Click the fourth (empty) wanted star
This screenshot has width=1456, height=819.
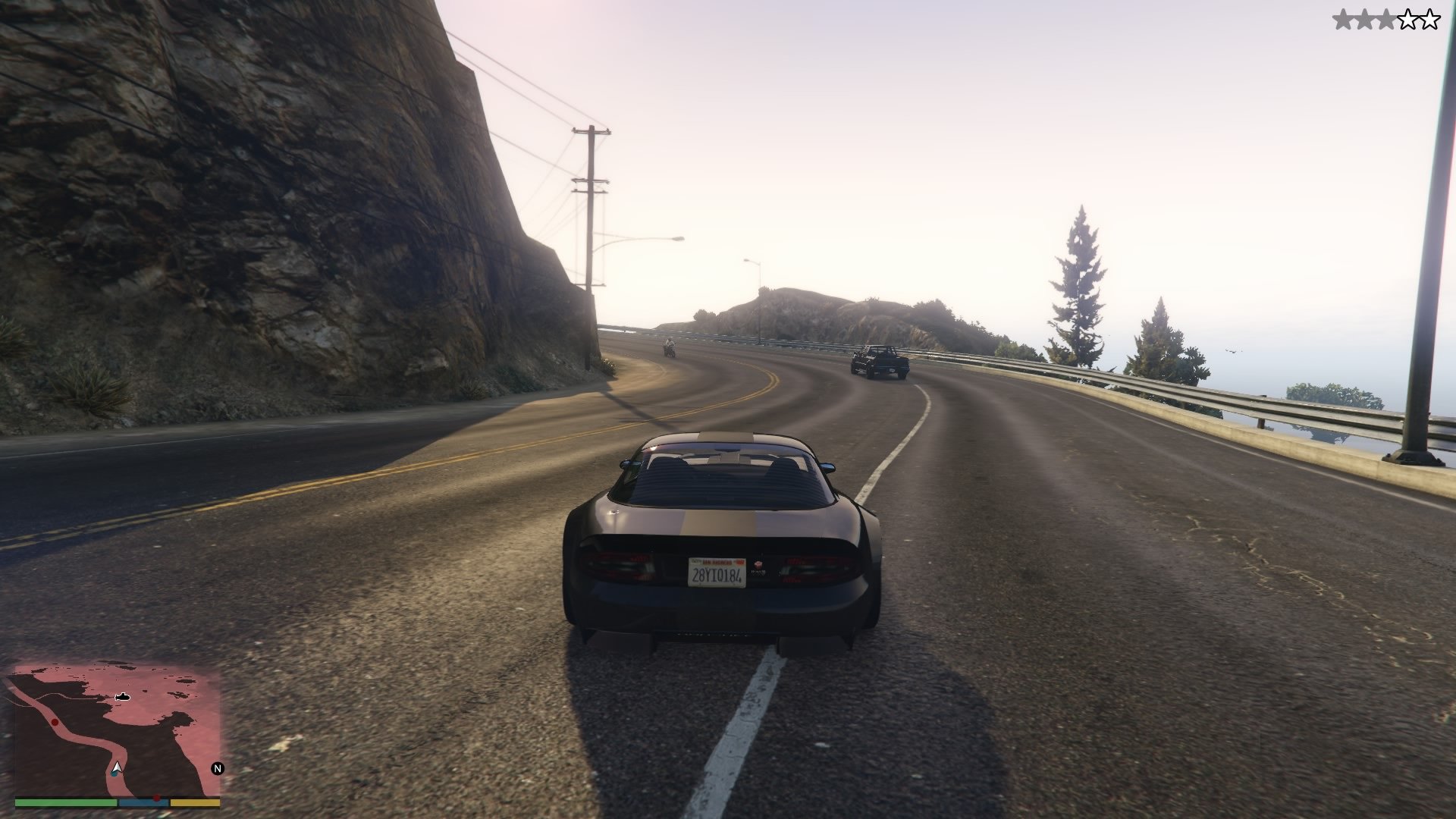1409,20
